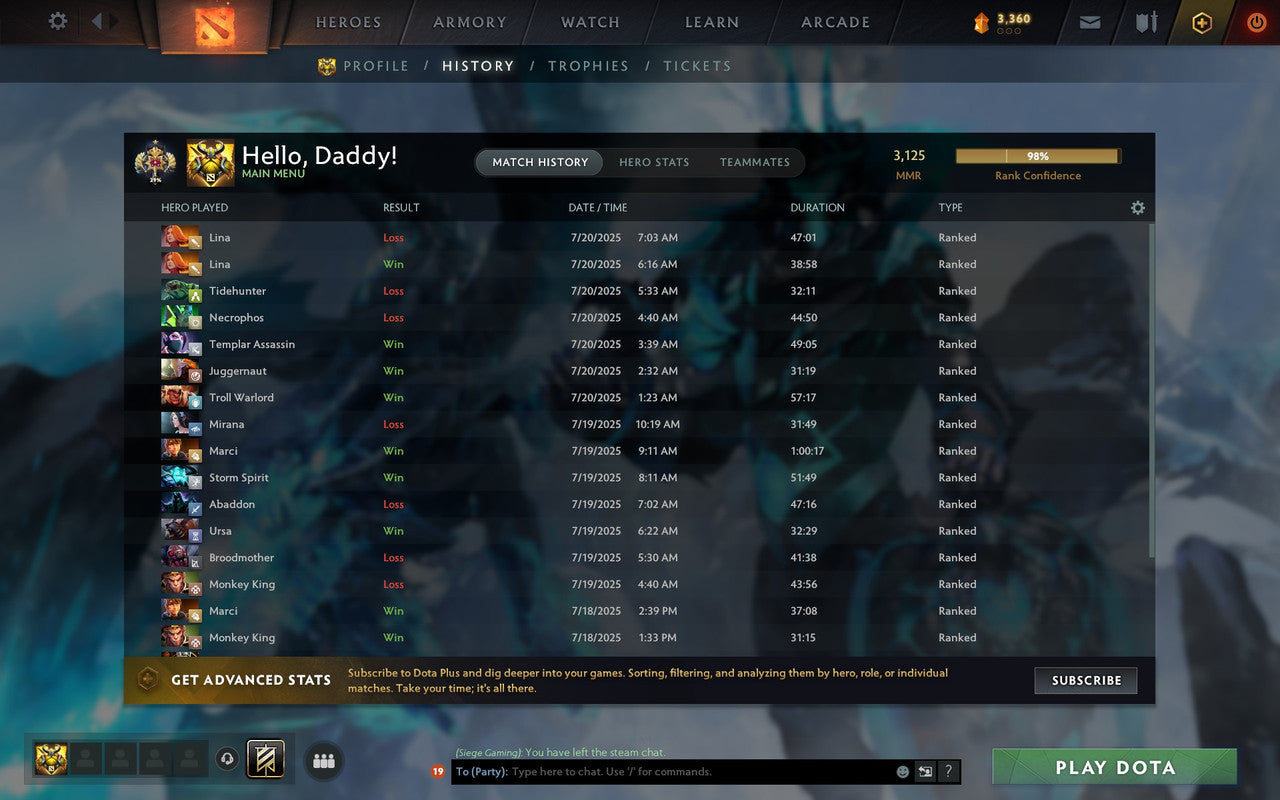The width and height of the screenshot is (1280, 800).
Task: Toggle the voice chat headset icon
Action: pos(227,759)
